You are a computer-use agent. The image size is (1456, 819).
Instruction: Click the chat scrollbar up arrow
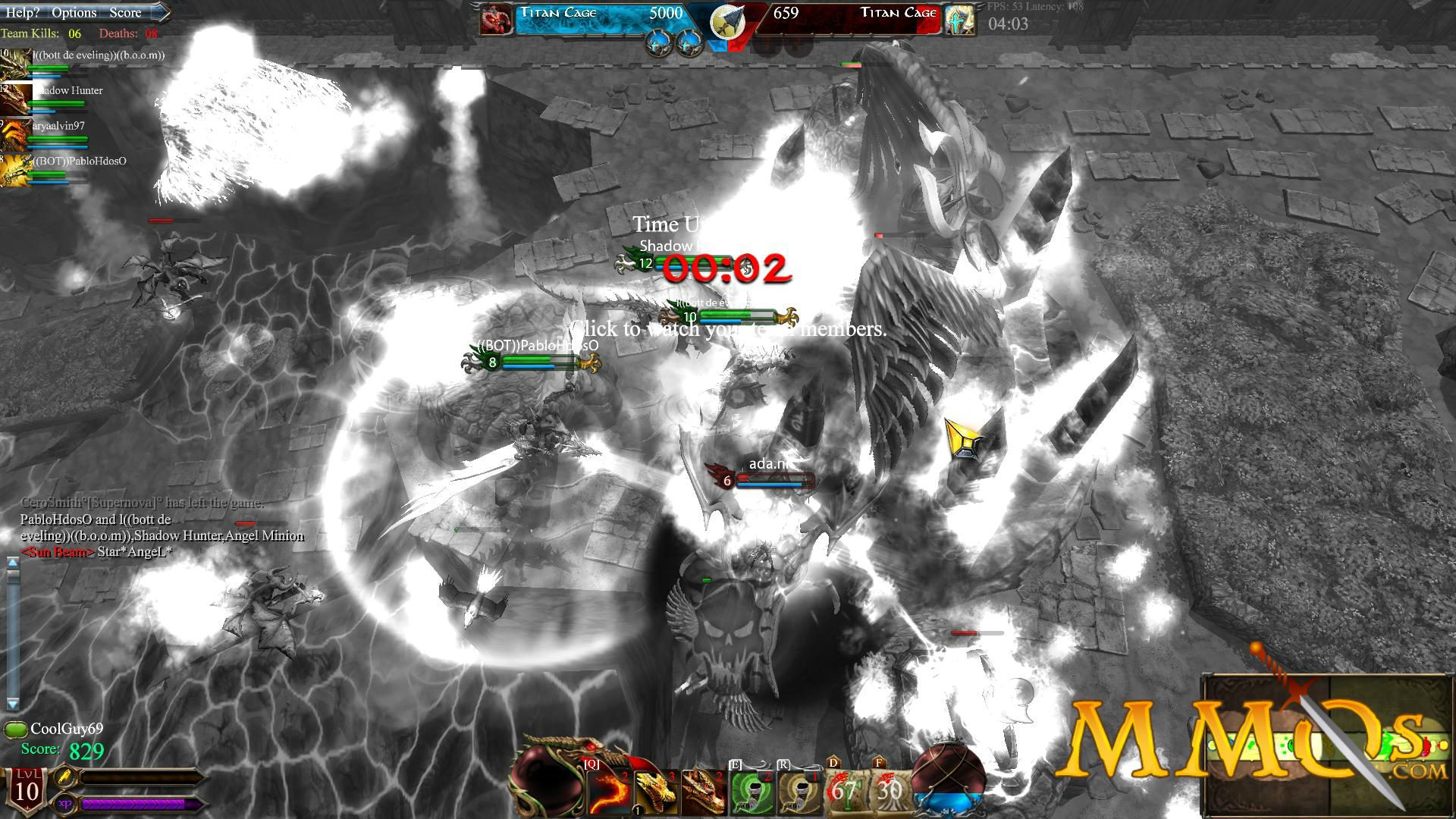[11, 563]
